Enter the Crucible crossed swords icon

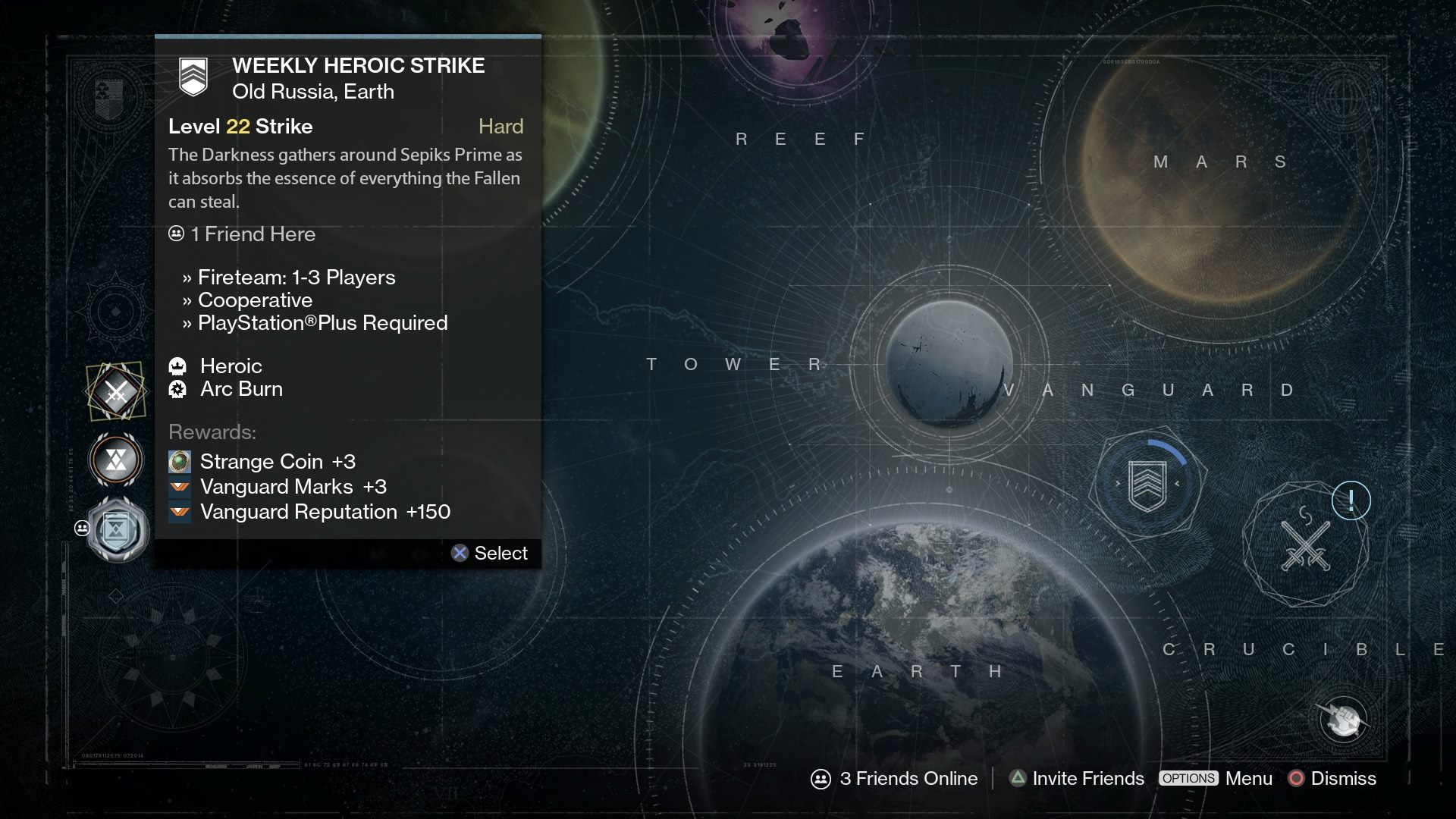pyautogui.click(x=1305, y=546)
